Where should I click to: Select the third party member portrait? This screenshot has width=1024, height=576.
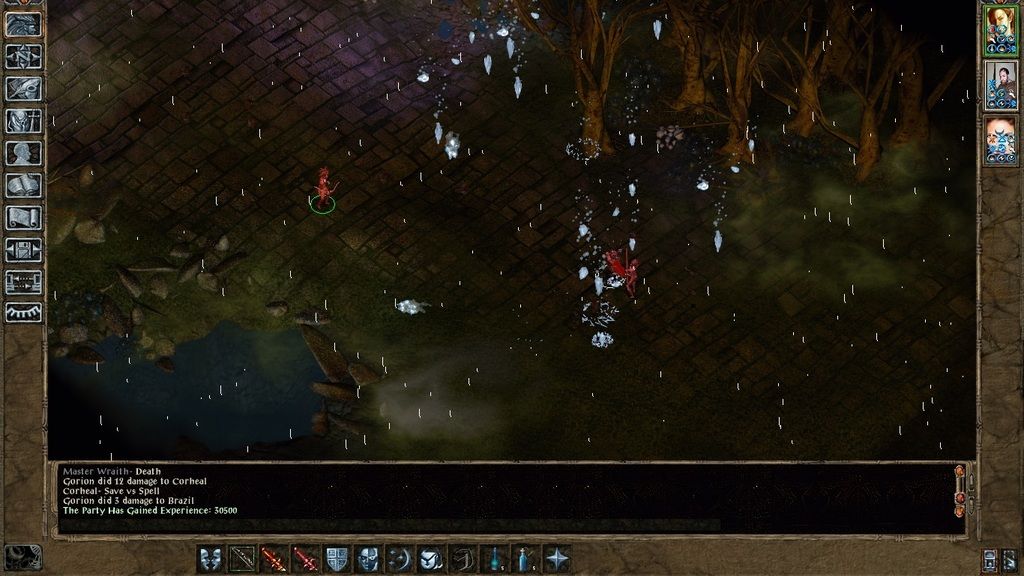(x=999, y=138)
